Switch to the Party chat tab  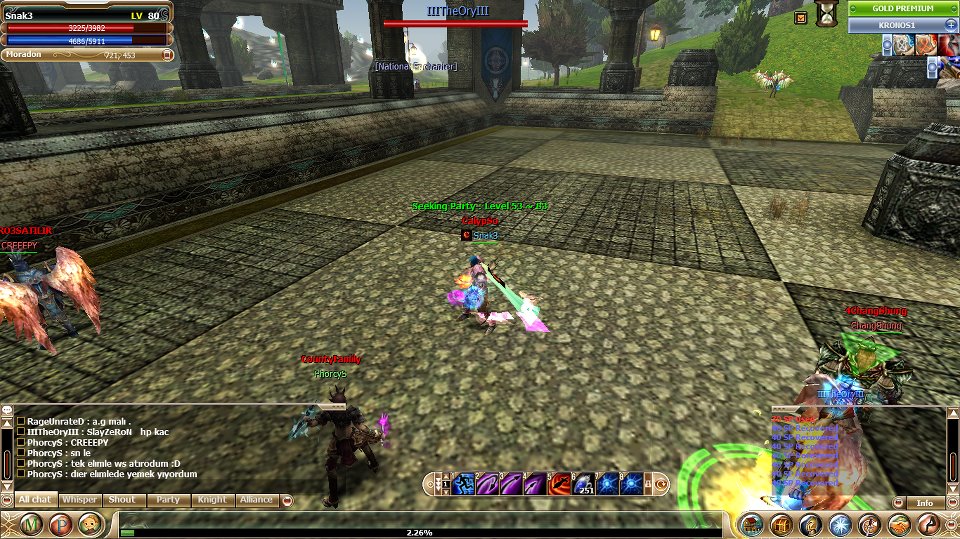167,499
